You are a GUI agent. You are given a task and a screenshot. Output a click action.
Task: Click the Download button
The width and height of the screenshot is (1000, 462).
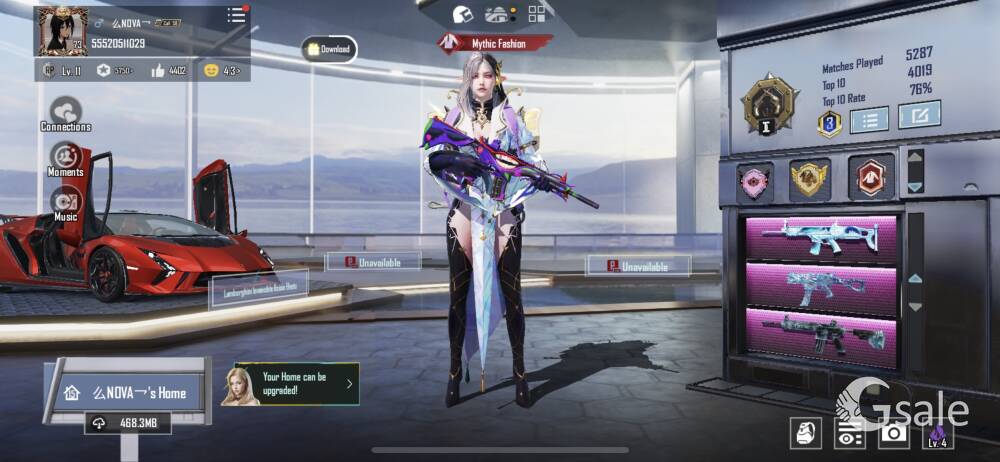coord(329,48)
